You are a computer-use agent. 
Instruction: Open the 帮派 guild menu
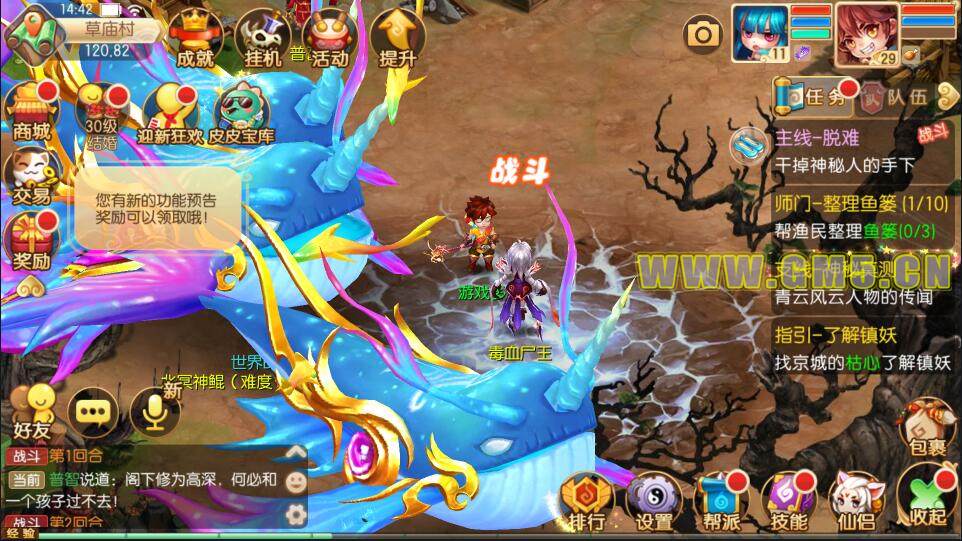722,501
